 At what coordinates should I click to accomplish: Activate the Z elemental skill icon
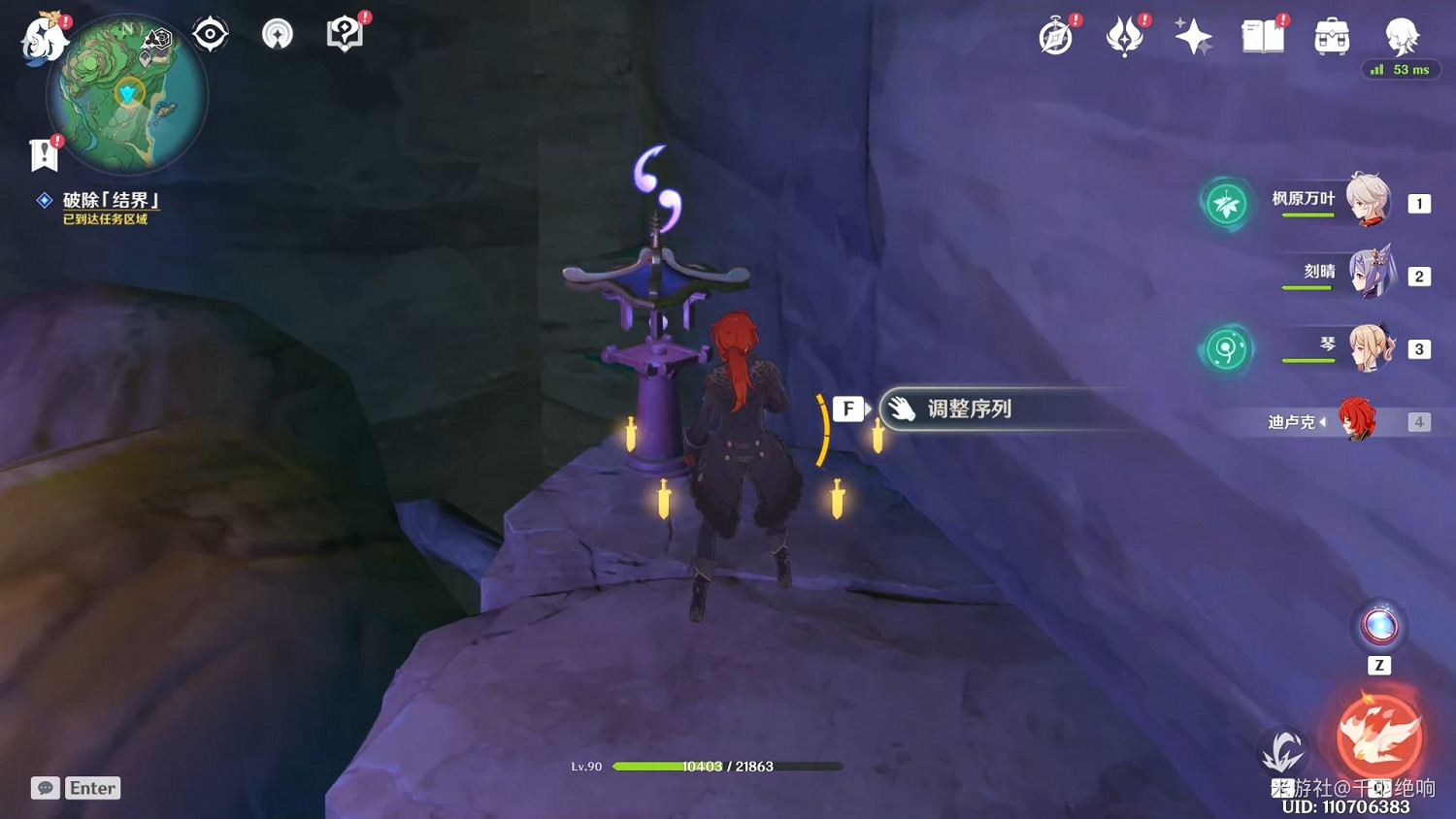(1379, 626)
